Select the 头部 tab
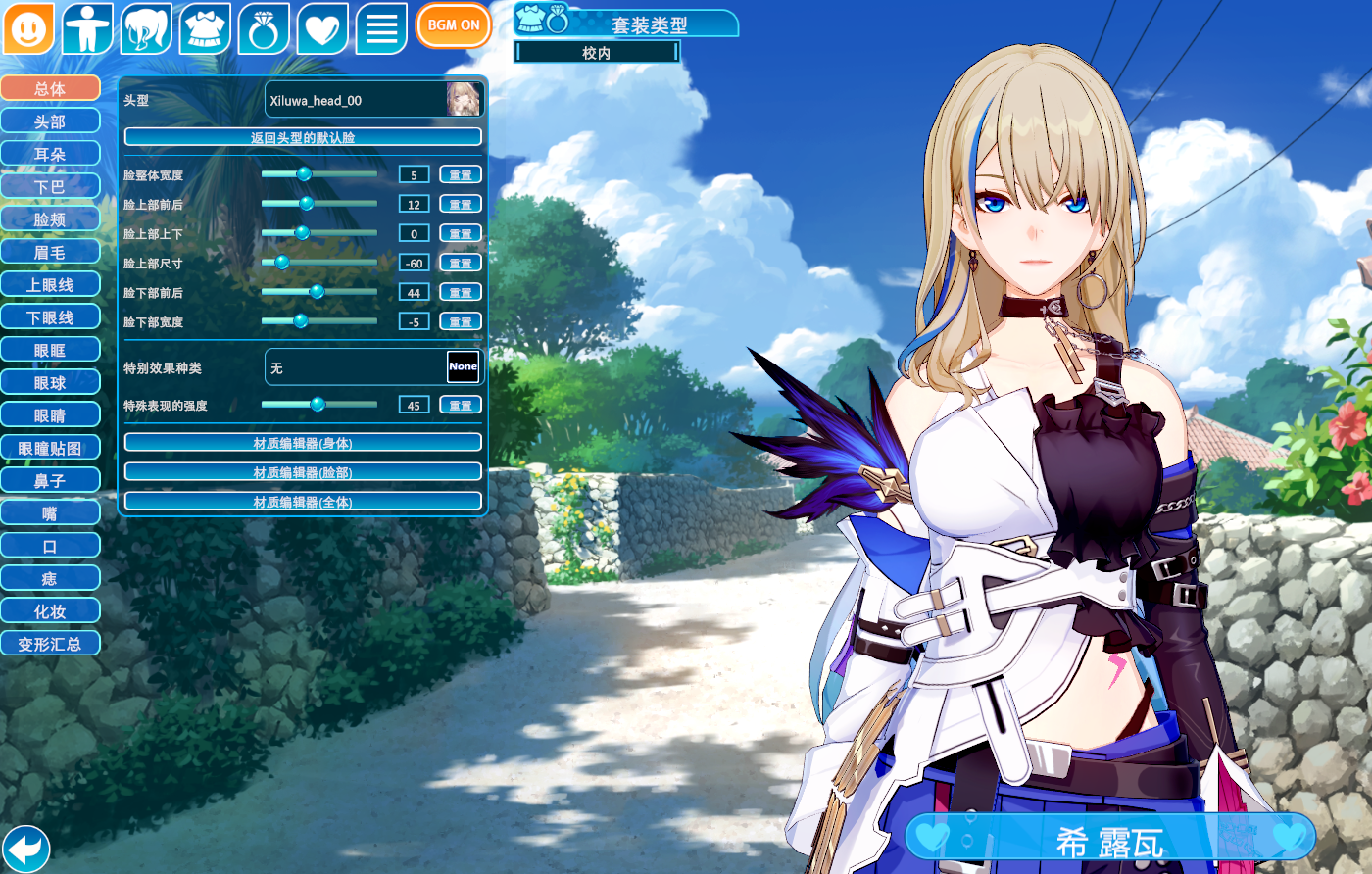1372x874 pixels. pos(50,121)
